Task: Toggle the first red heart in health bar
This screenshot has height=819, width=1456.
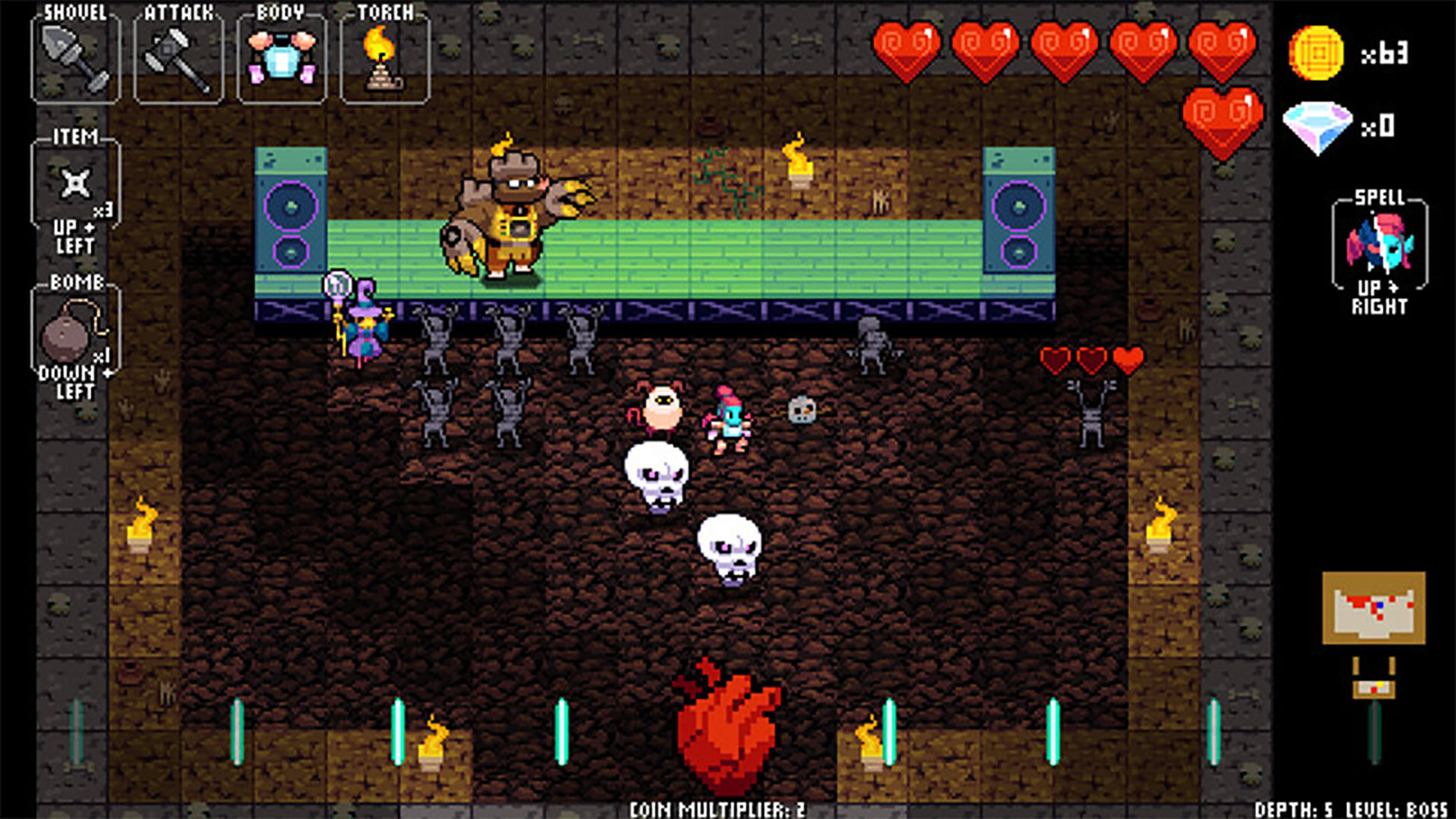Action: tap(906, 51)
